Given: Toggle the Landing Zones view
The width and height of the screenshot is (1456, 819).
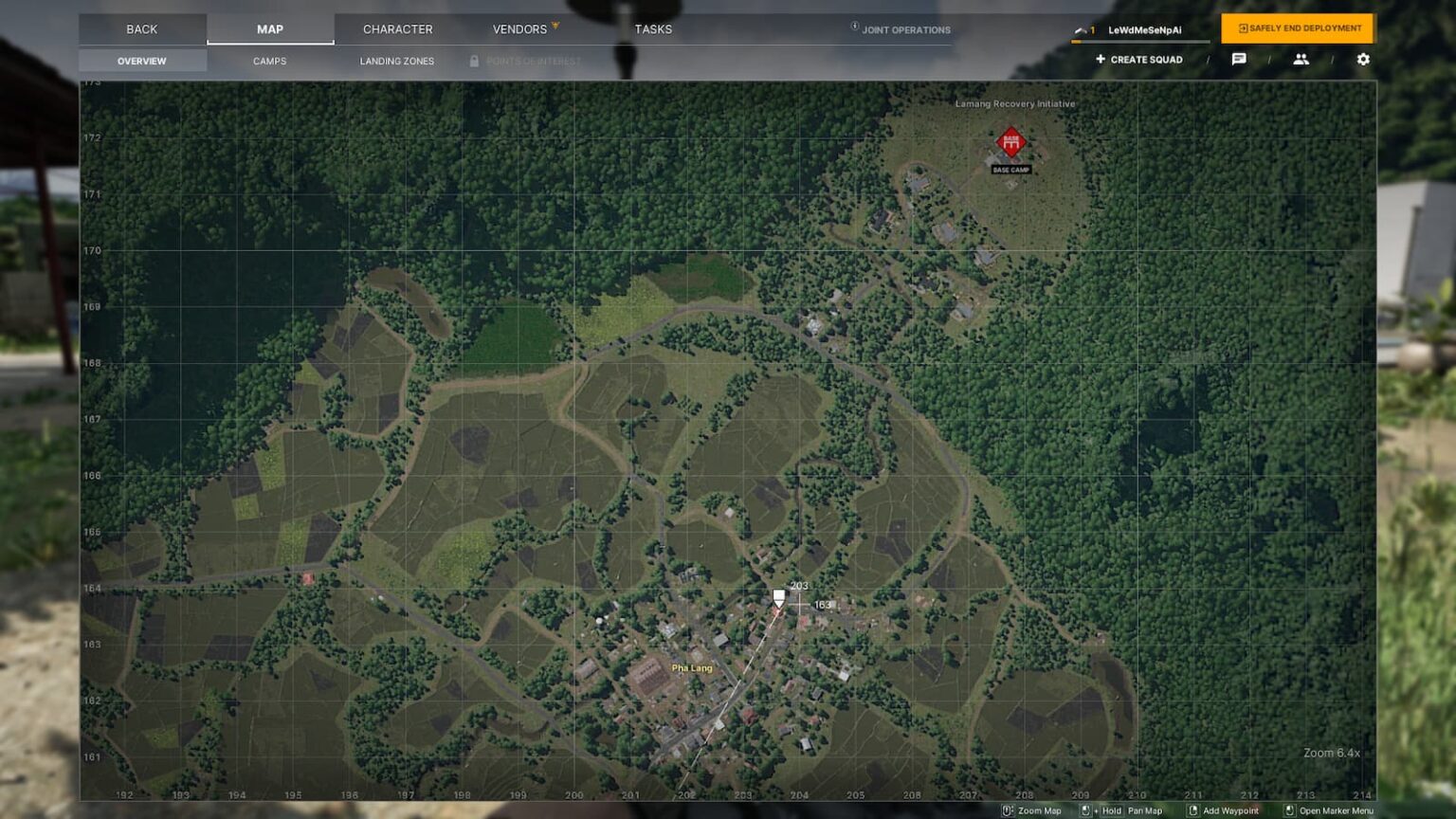Looking at the screenshot, I should pyautogui.click(x=396, y=60).
